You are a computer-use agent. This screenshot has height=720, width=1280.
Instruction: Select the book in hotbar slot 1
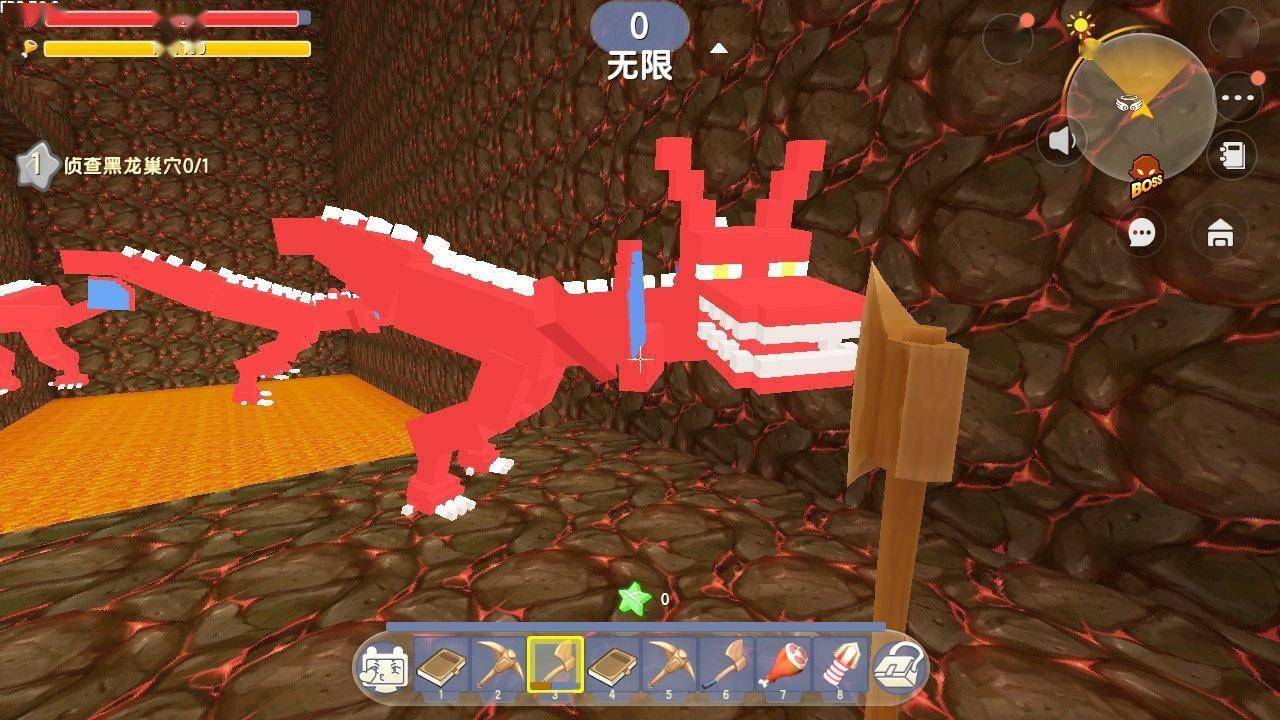pos(441,664)
